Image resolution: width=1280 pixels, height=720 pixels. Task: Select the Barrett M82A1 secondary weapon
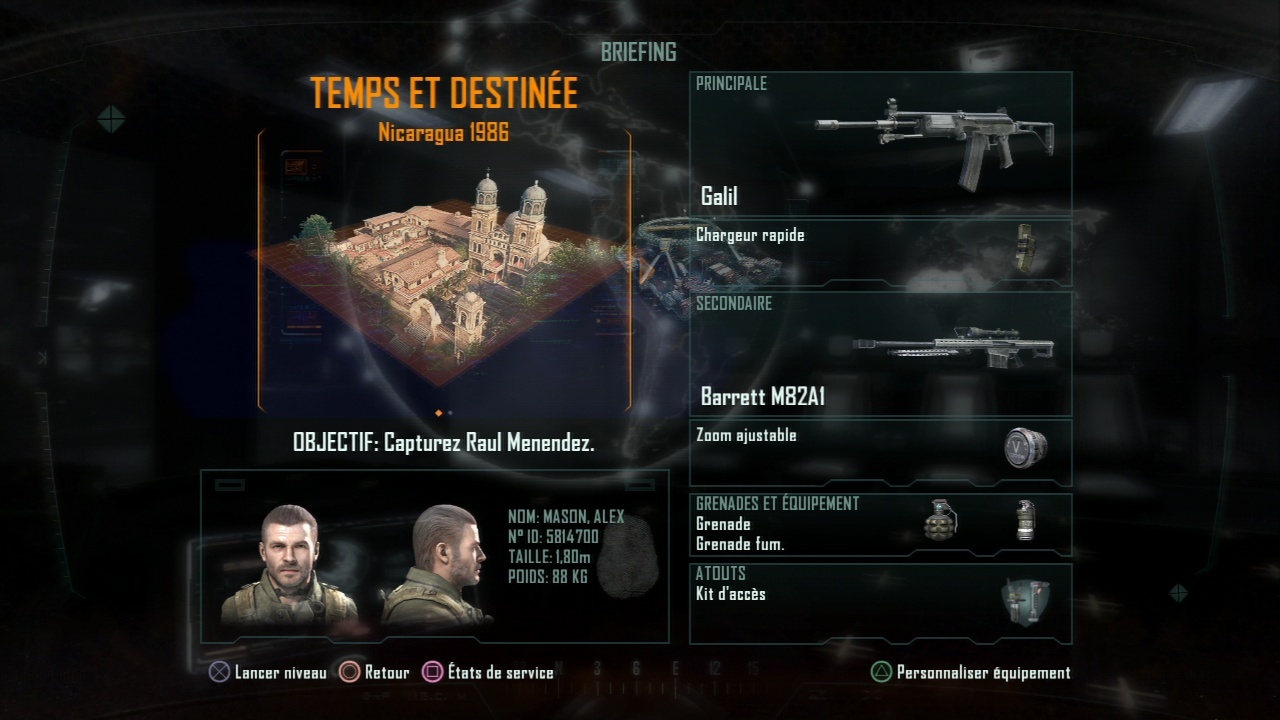point(880,355)
